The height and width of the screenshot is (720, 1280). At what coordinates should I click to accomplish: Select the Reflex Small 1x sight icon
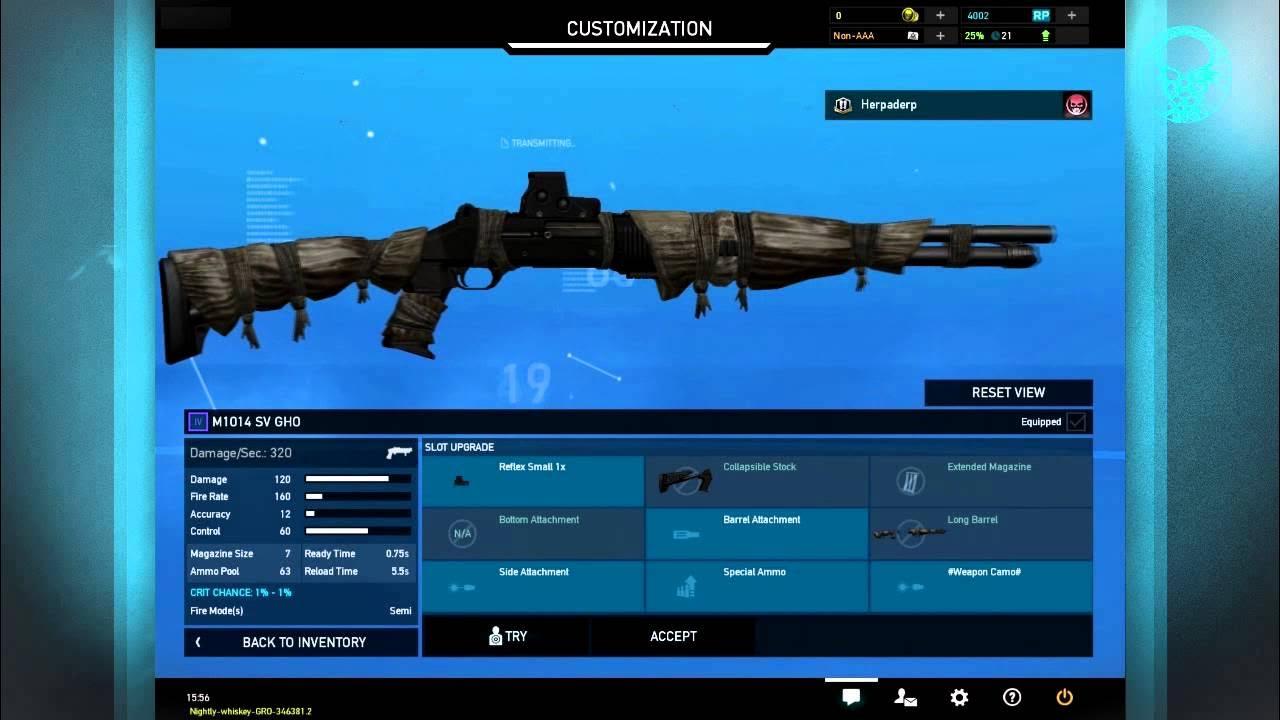point(462,481)
